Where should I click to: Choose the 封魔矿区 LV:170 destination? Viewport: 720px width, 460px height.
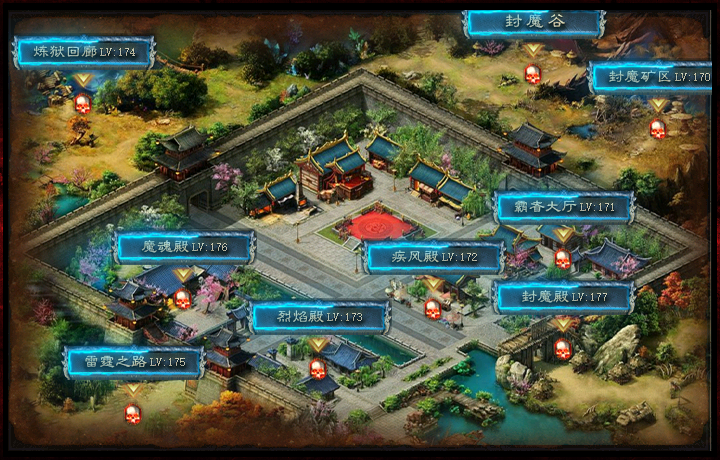(x=650, y=77)
